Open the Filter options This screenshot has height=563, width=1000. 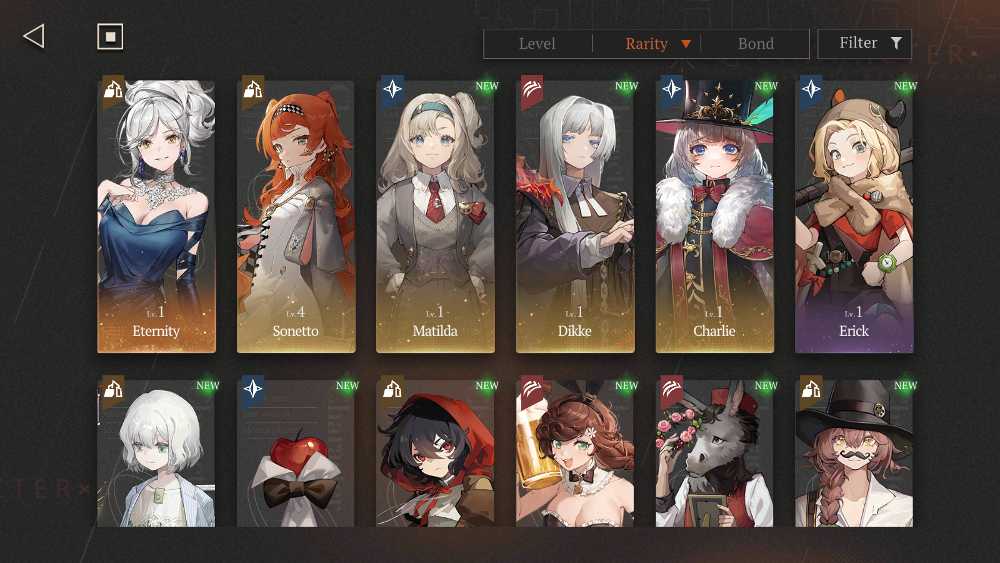coord(864,44)
